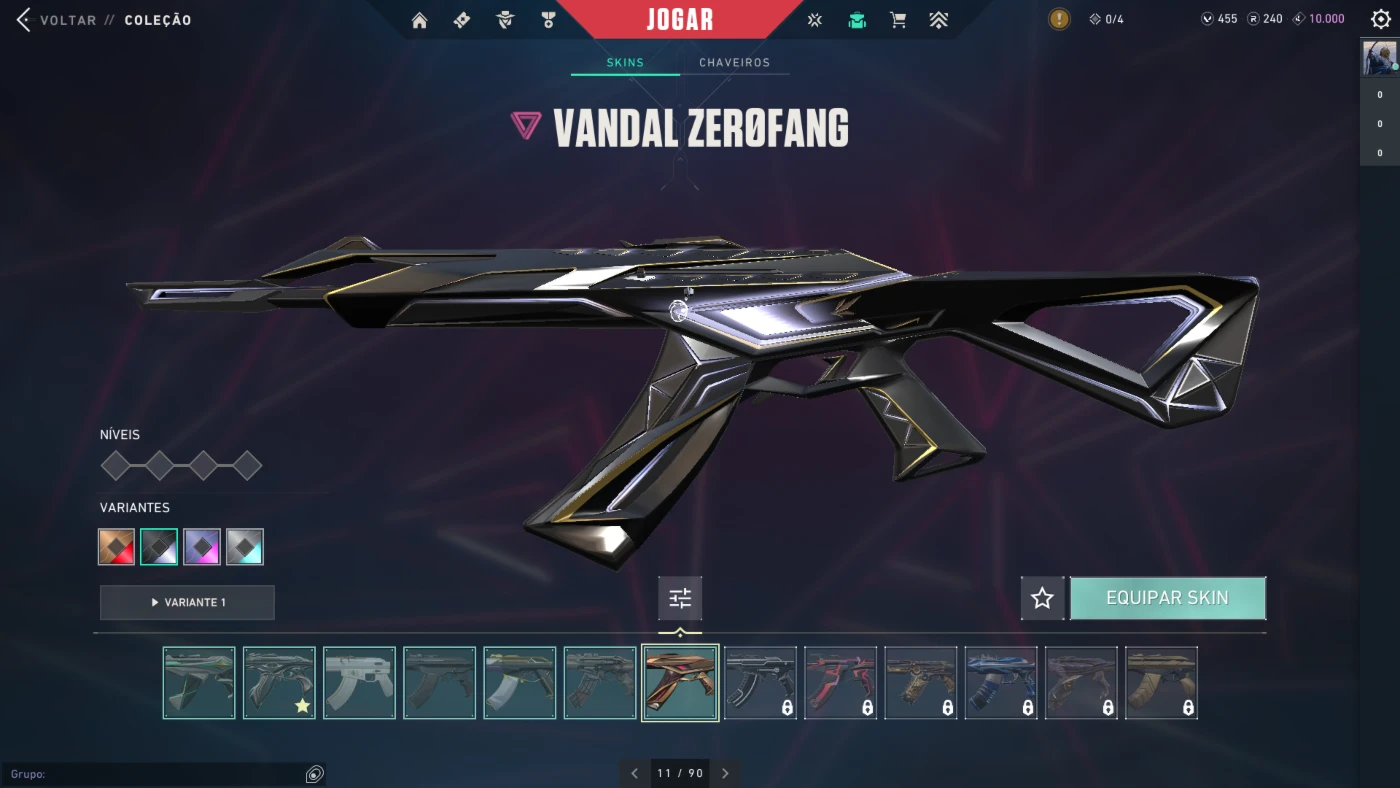
Task: Select the starred favorite Vandal thumbnail
Action: tap(279, 683)
